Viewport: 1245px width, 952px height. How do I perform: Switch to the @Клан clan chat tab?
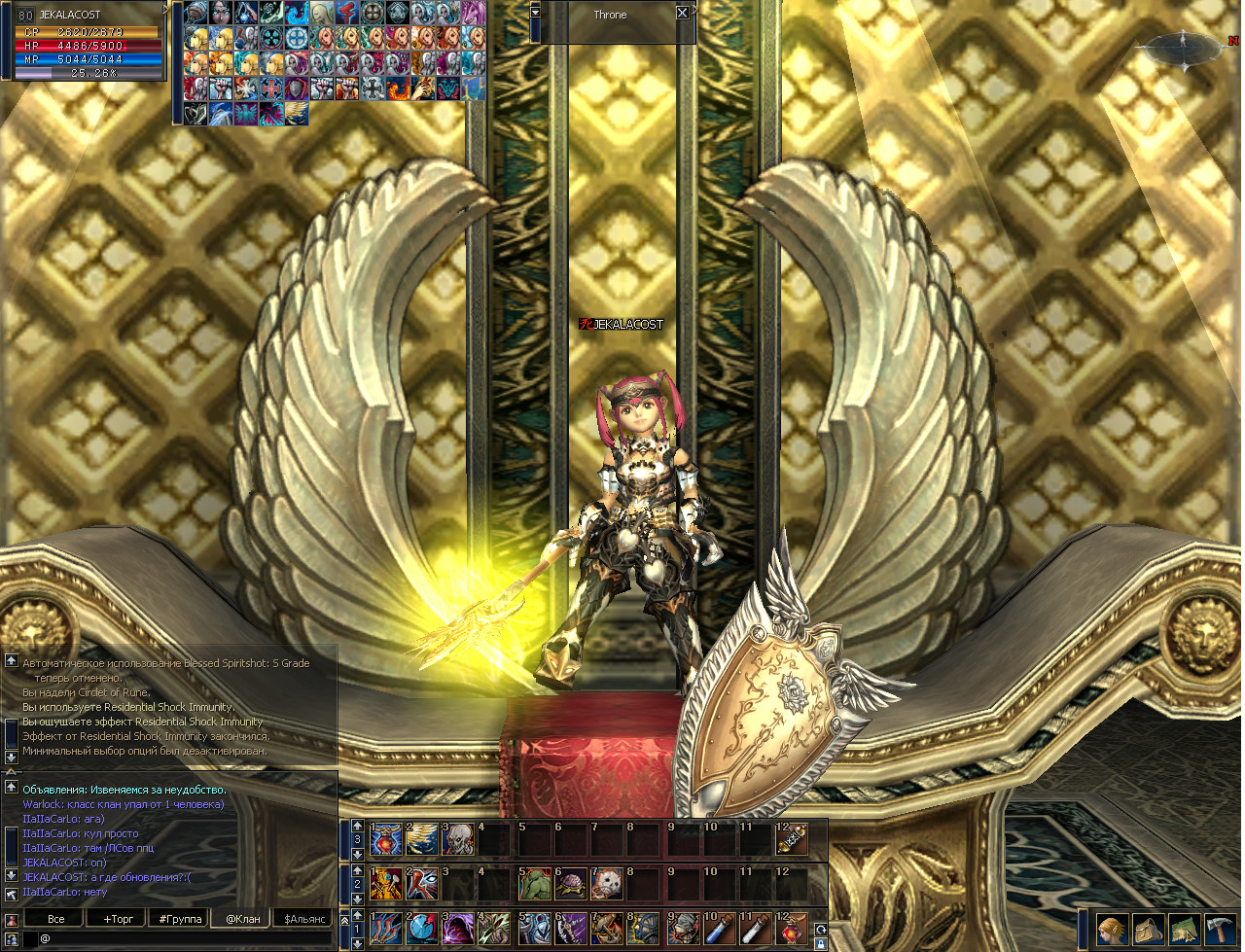click(x=243, y=918)
